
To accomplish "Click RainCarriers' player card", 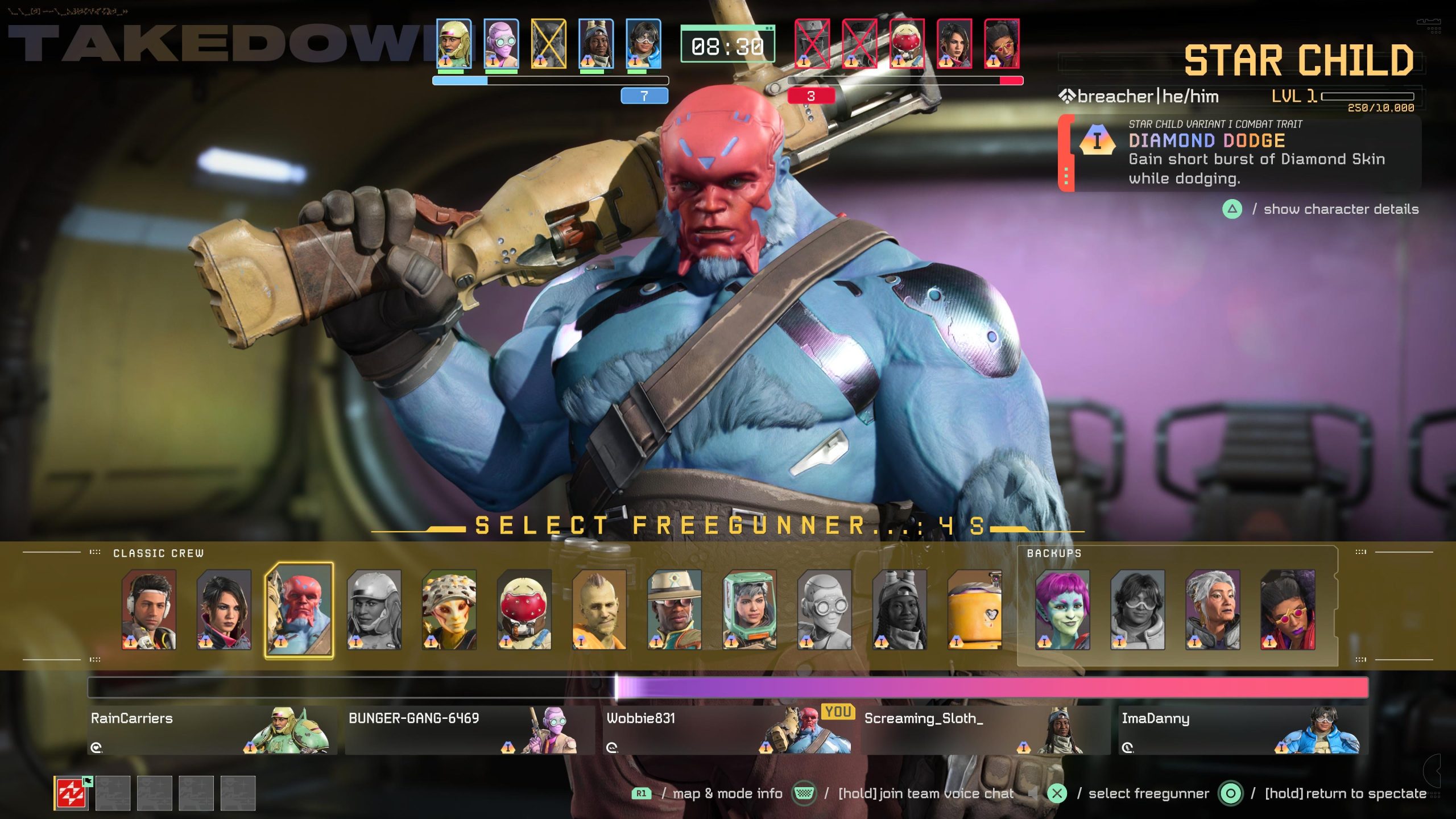I will (212, 731).
